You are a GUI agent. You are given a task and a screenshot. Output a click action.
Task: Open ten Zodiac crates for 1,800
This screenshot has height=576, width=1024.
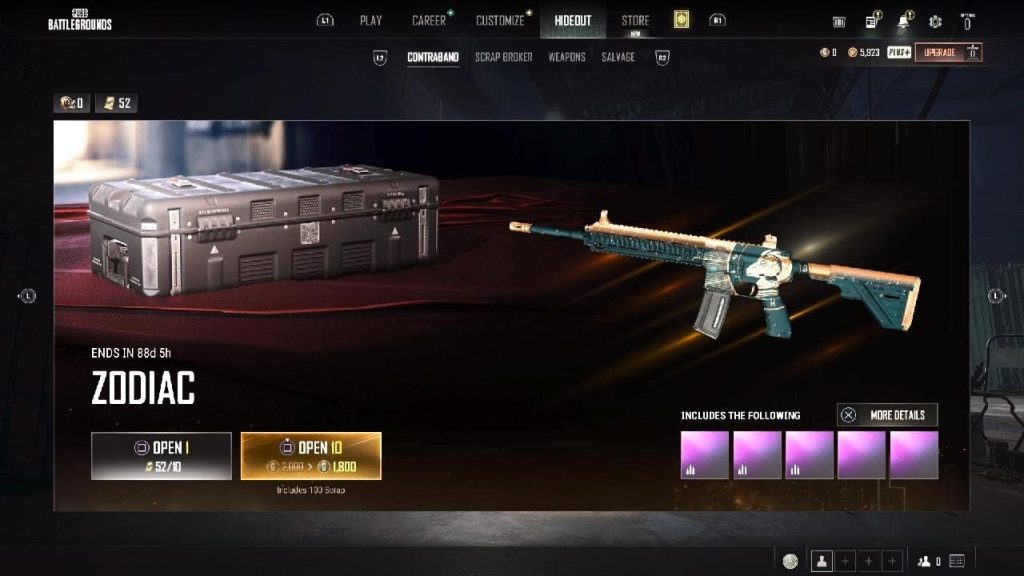click(311, 455)
